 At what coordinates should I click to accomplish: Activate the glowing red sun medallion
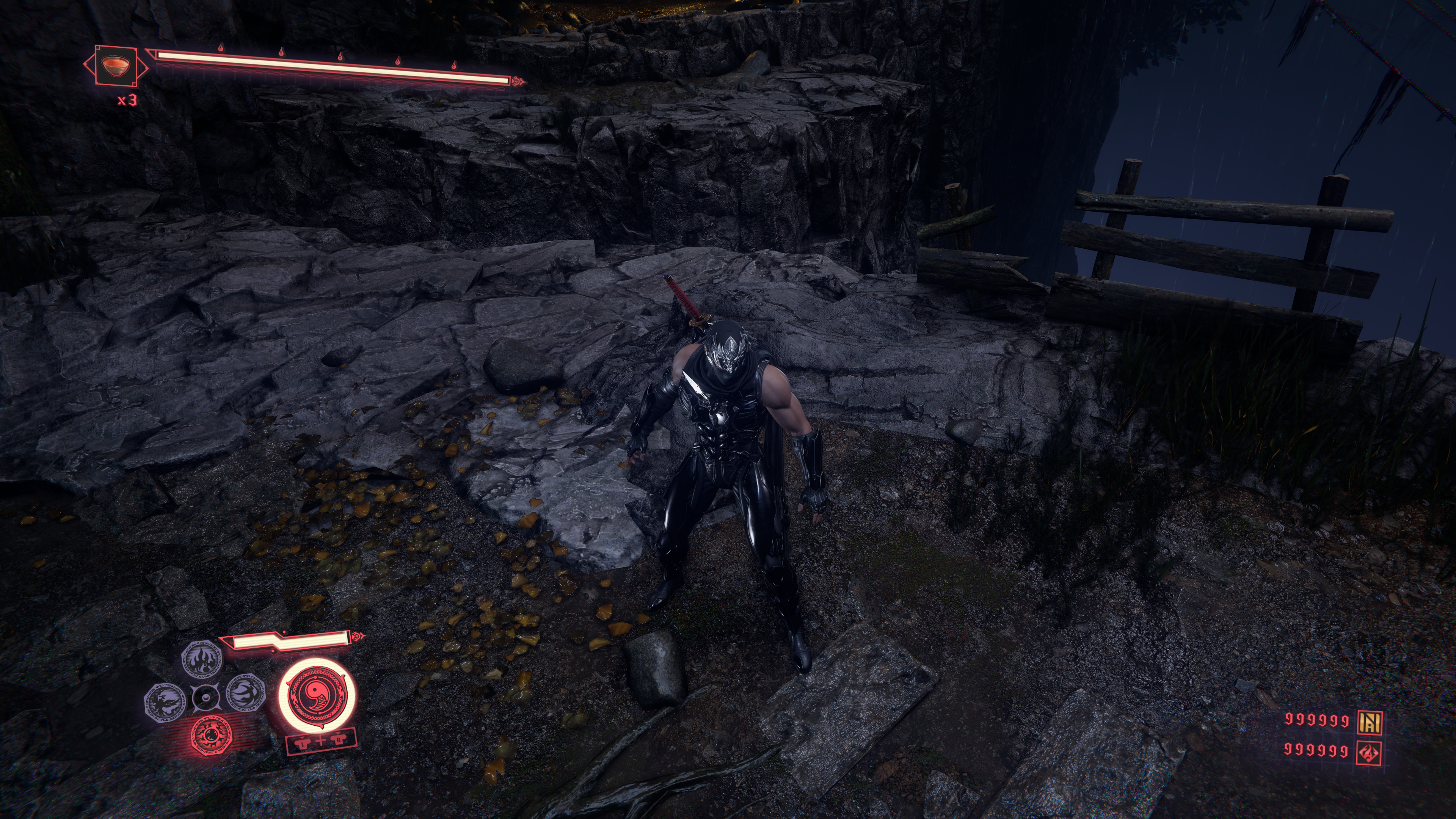coord(212,735)
